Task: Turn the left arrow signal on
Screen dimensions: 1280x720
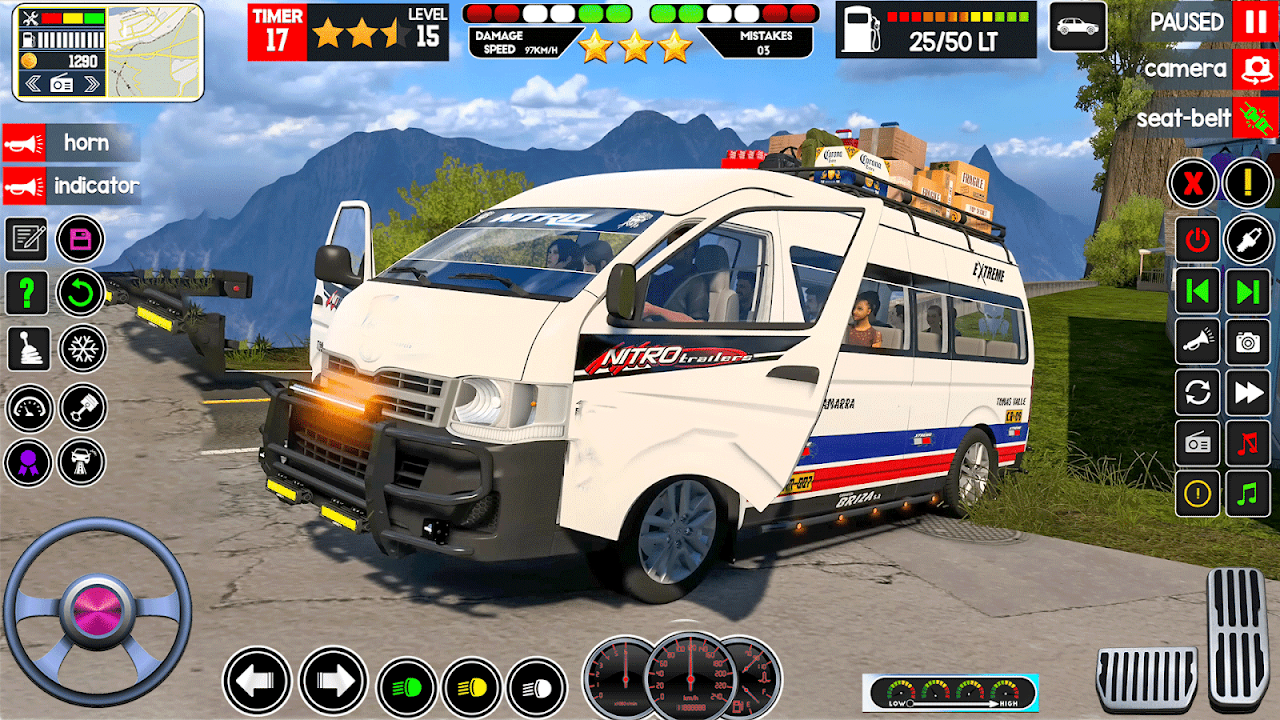Action: coord(256,681)
